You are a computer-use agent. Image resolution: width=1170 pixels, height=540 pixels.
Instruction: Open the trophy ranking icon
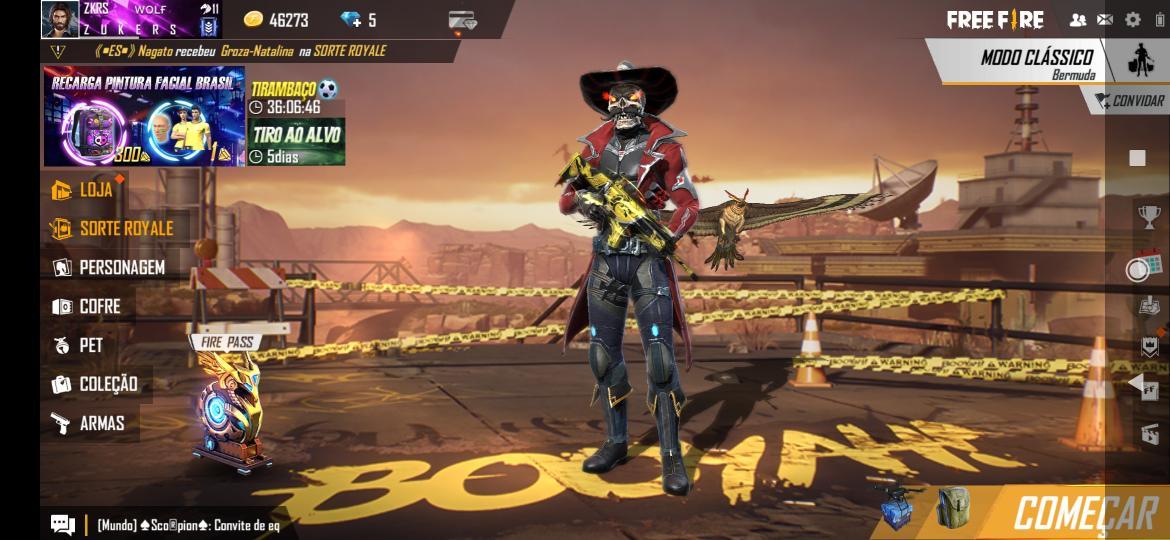[x=1148, y=215]
